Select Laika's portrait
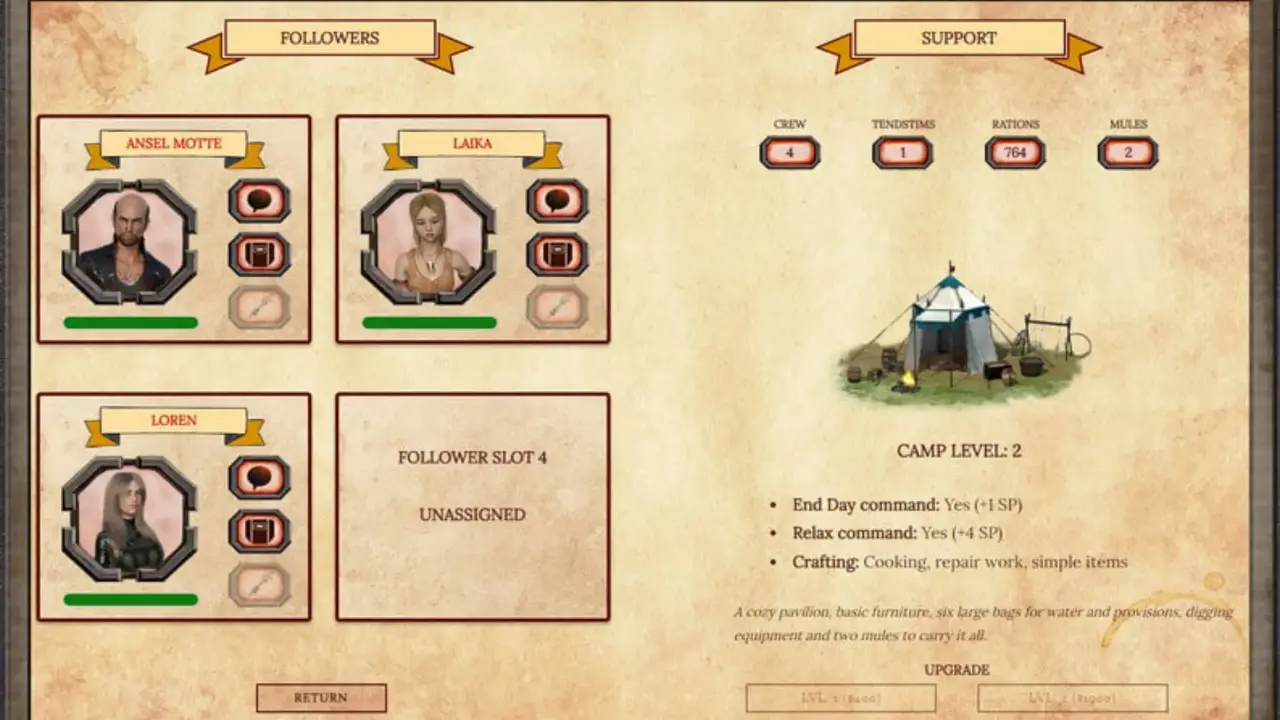This screenshot has height=720, width=1280. tap(428, 242)
